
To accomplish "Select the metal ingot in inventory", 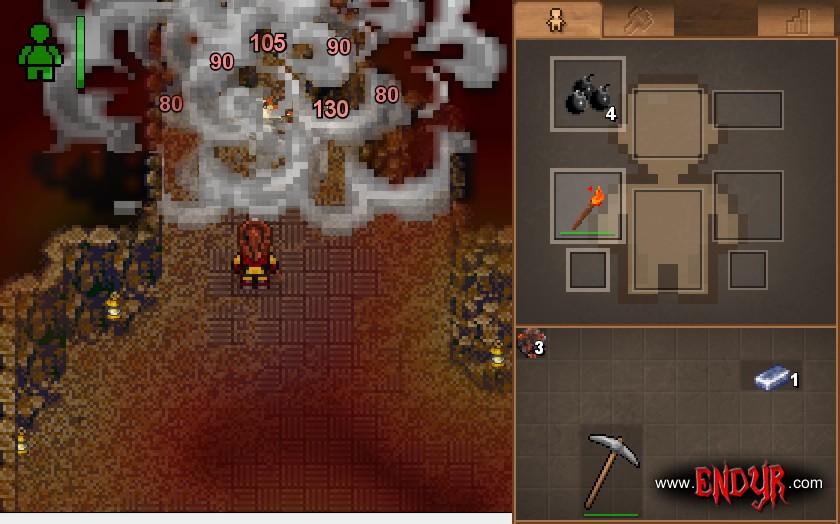I will [x=772, y=376].
